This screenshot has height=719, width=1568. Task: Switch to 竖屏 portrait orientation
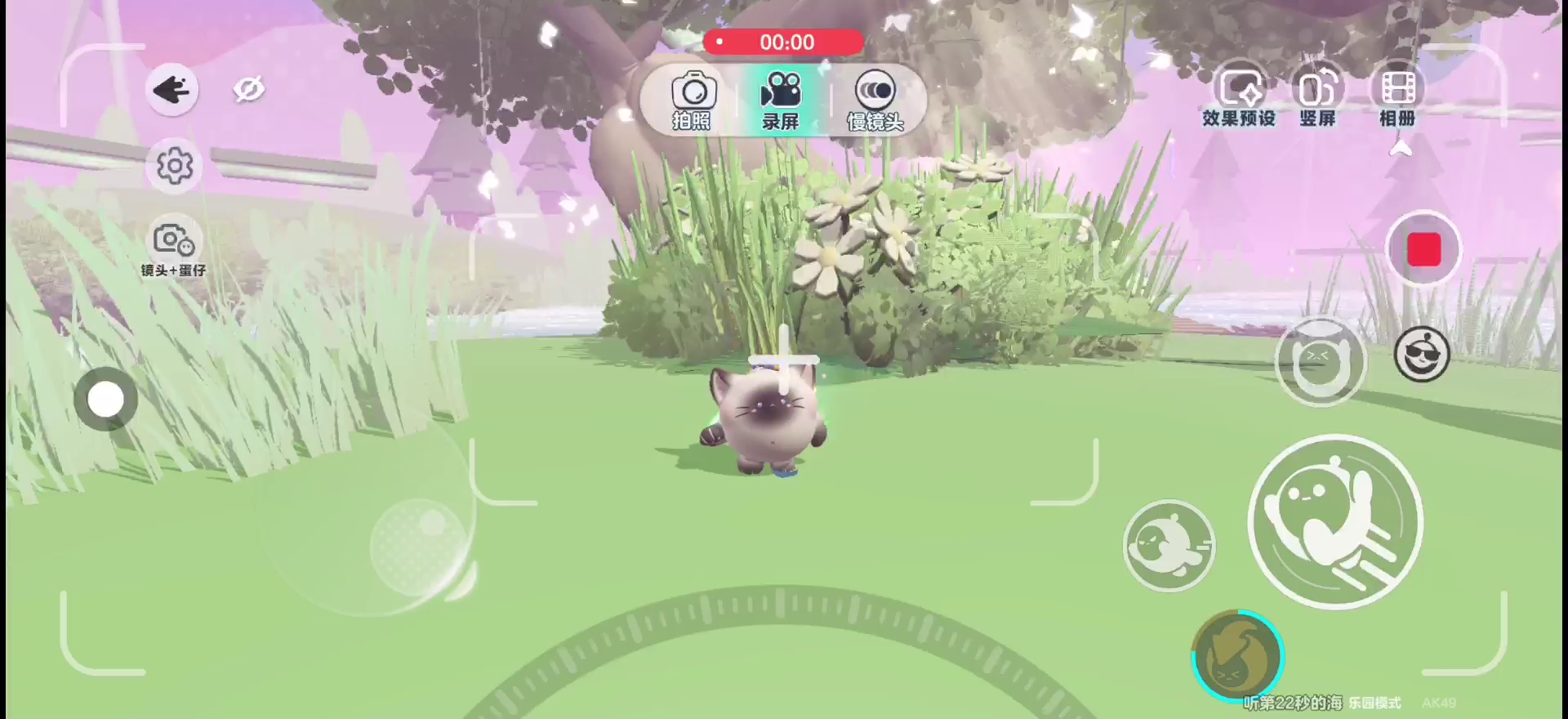click(1317, 96)
